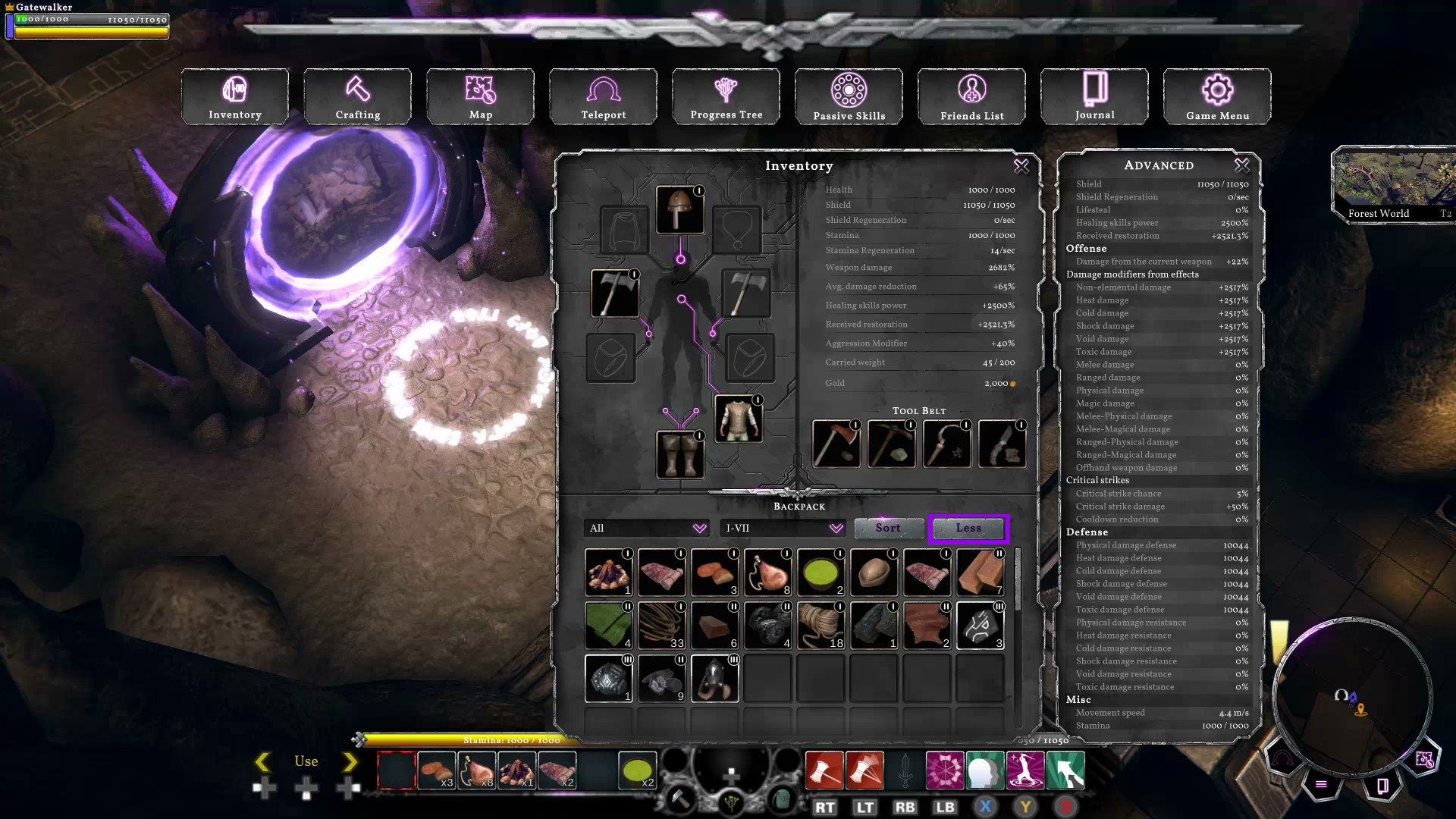
Task: Close the Advanced stats panel
Action: click(1241, 165)
